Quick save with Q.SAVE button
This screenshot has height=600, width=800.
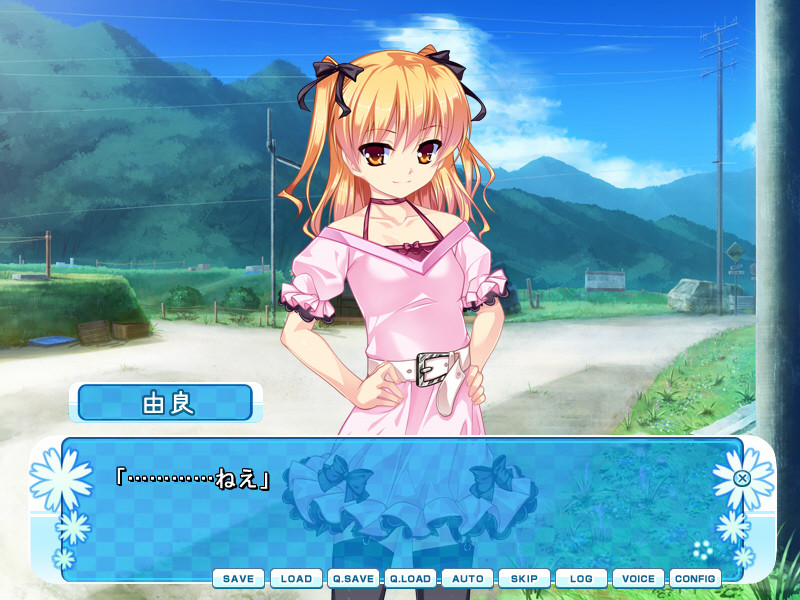coord(353,579)
